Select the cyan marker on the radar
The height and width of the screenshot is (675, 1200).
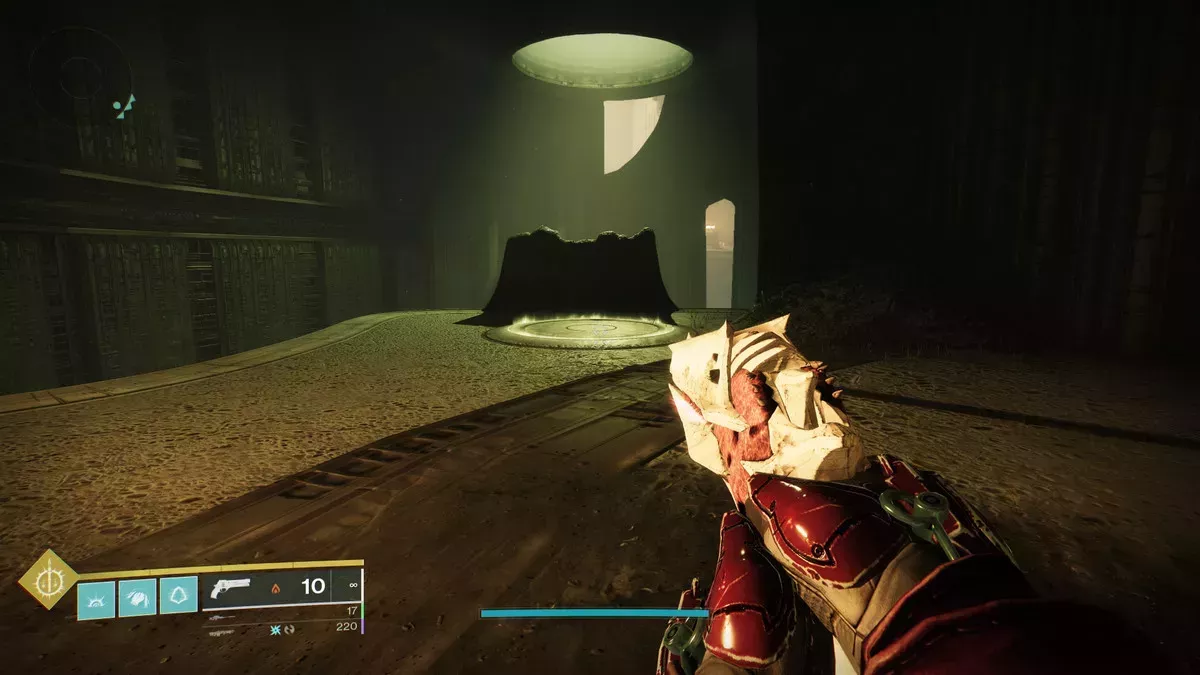124,107
